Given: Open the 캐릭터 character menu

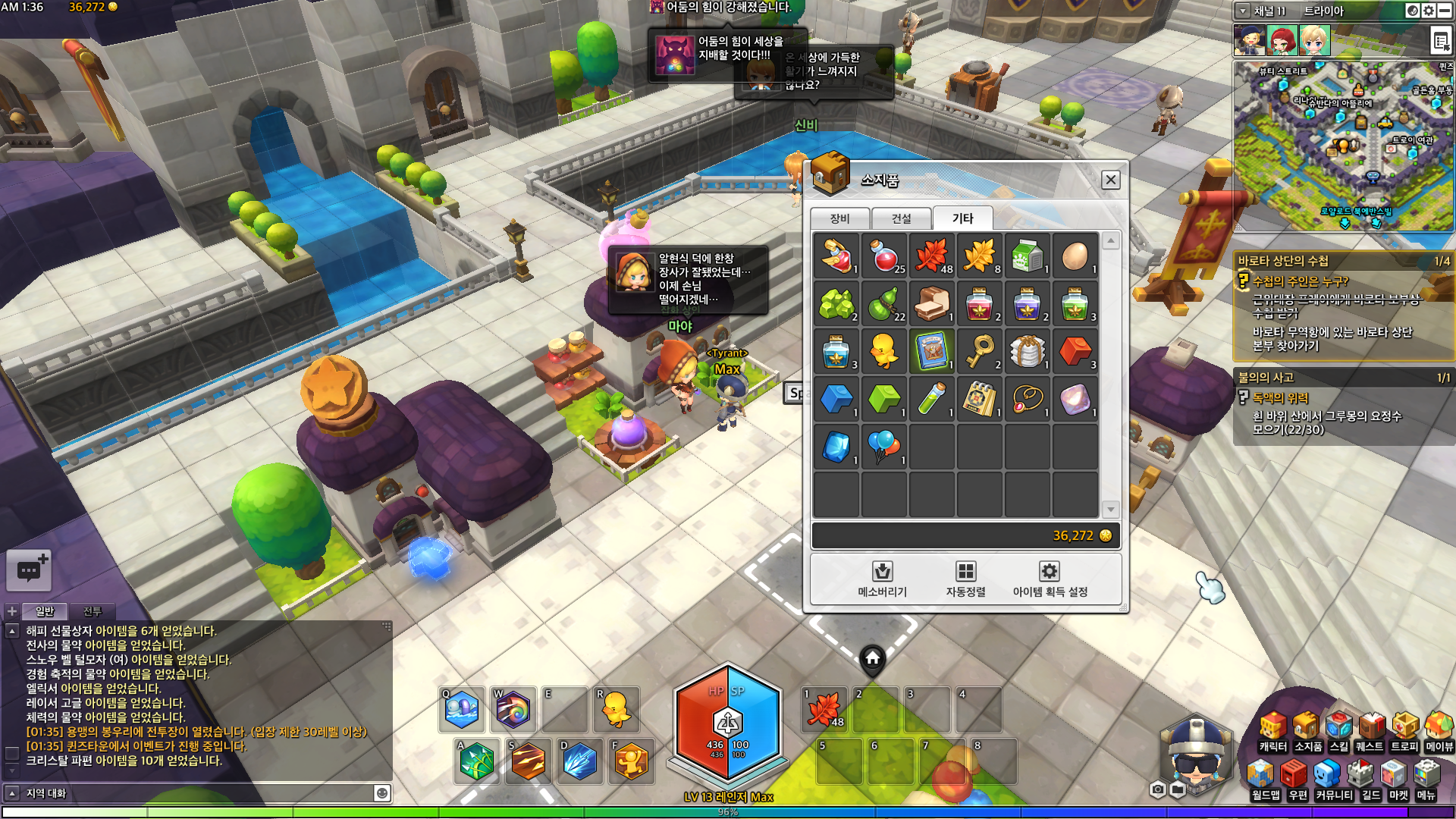Looking at the screenshot, I should [1272, 733].
